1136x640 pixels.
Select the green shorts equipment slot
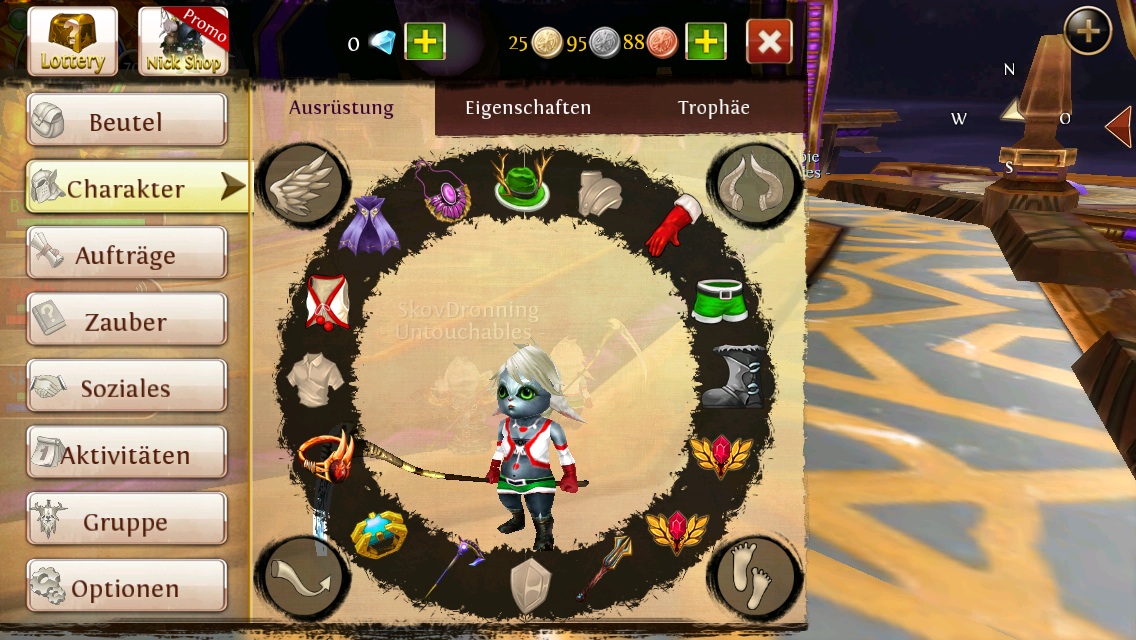721,300
